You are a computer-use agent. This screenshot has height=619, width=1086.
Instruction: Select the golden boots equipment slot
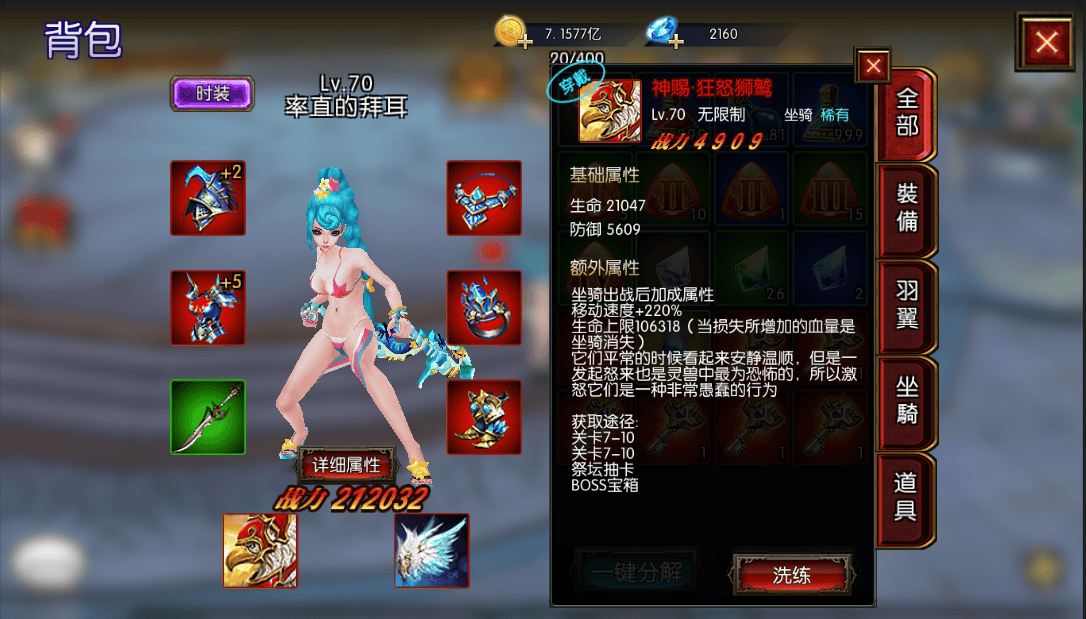point(483,417)
